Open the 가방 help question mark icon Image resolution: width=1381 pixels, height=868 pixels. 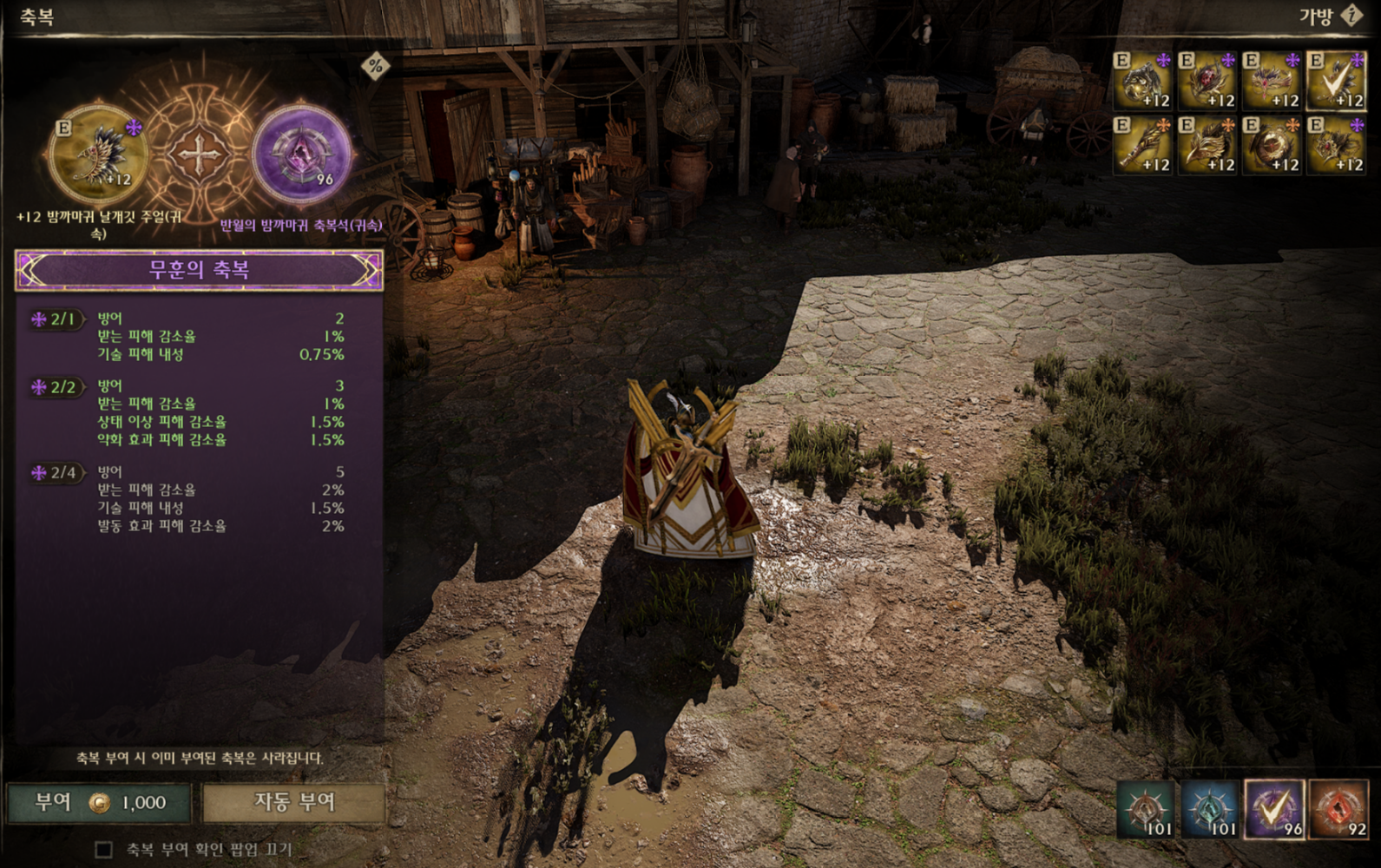point(1352,16)
